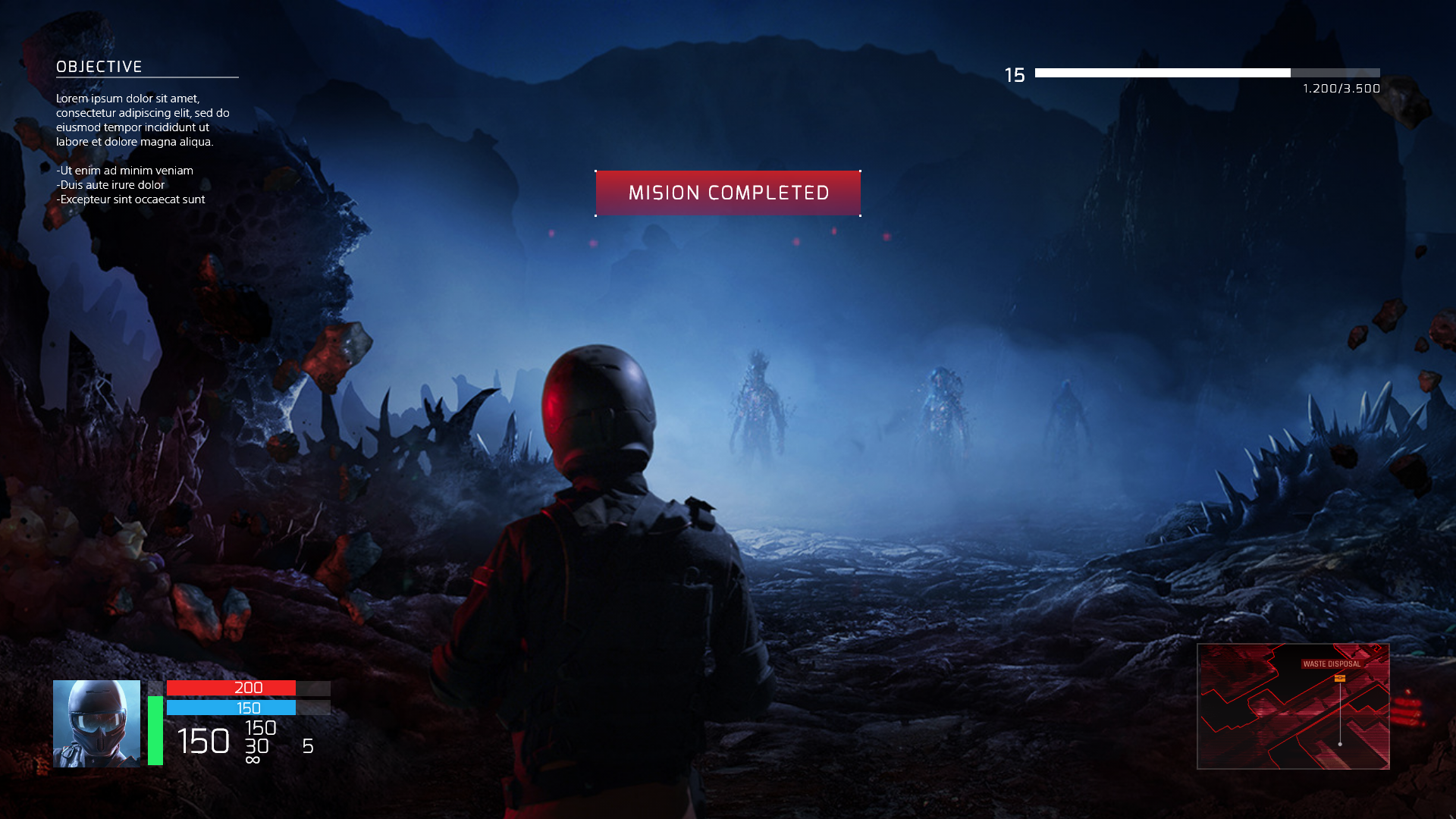Select the helmeted player portrait
The image size is (1456, 819).
tap(96, 723)
